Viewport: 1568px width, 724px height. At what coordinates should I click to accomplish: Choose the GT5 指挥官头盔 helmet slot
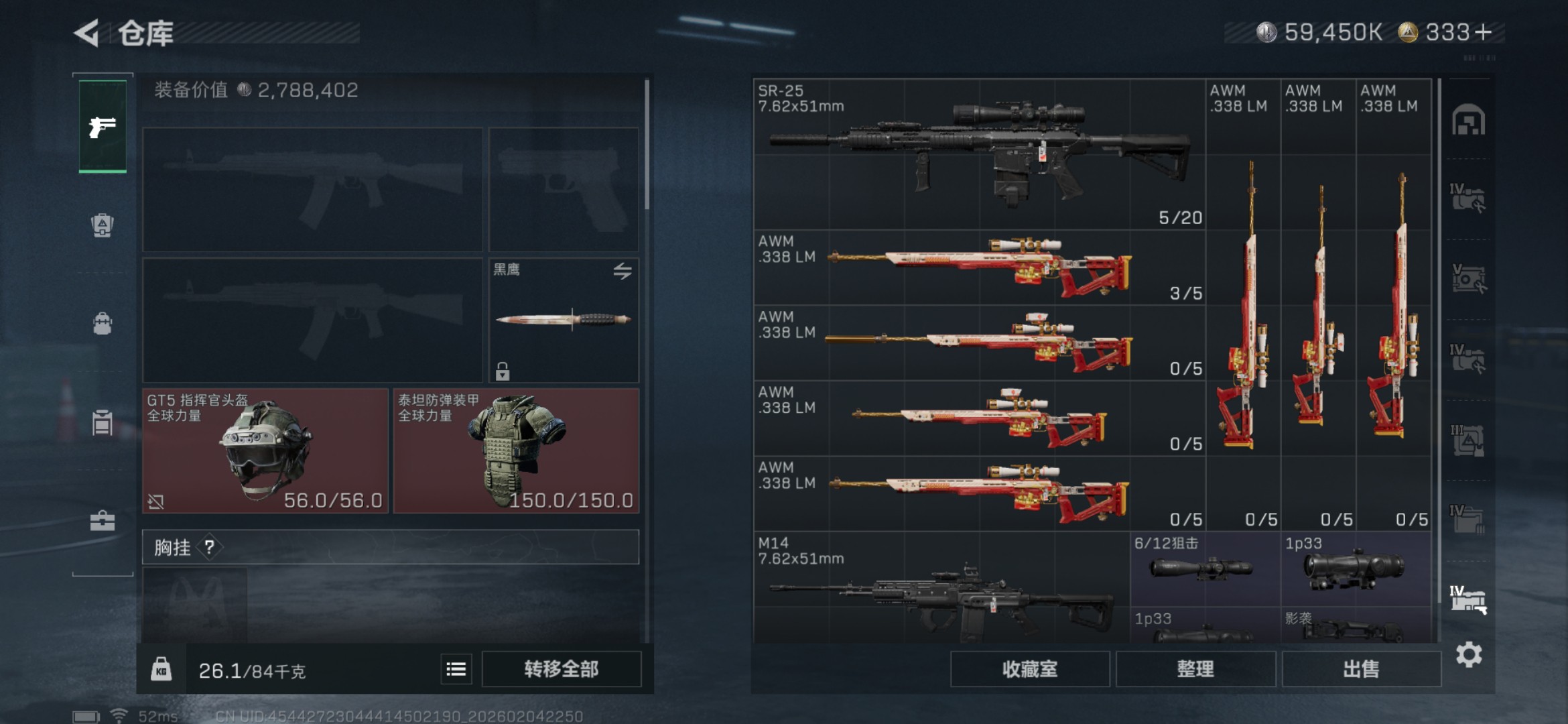click(265, 451)
